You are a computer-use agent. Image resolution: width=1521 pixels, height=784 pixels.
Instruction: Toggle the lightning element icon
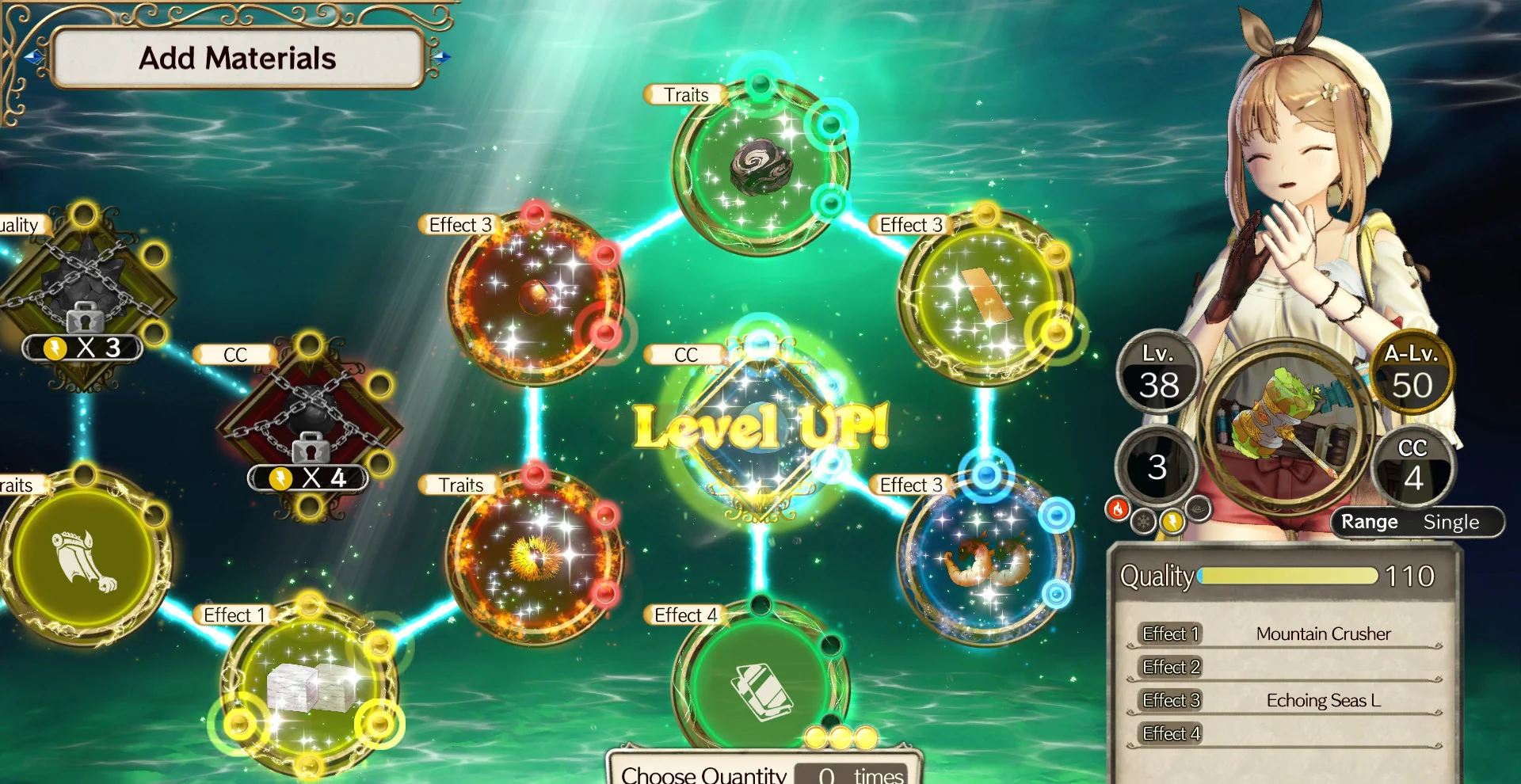click(1171, 522)
